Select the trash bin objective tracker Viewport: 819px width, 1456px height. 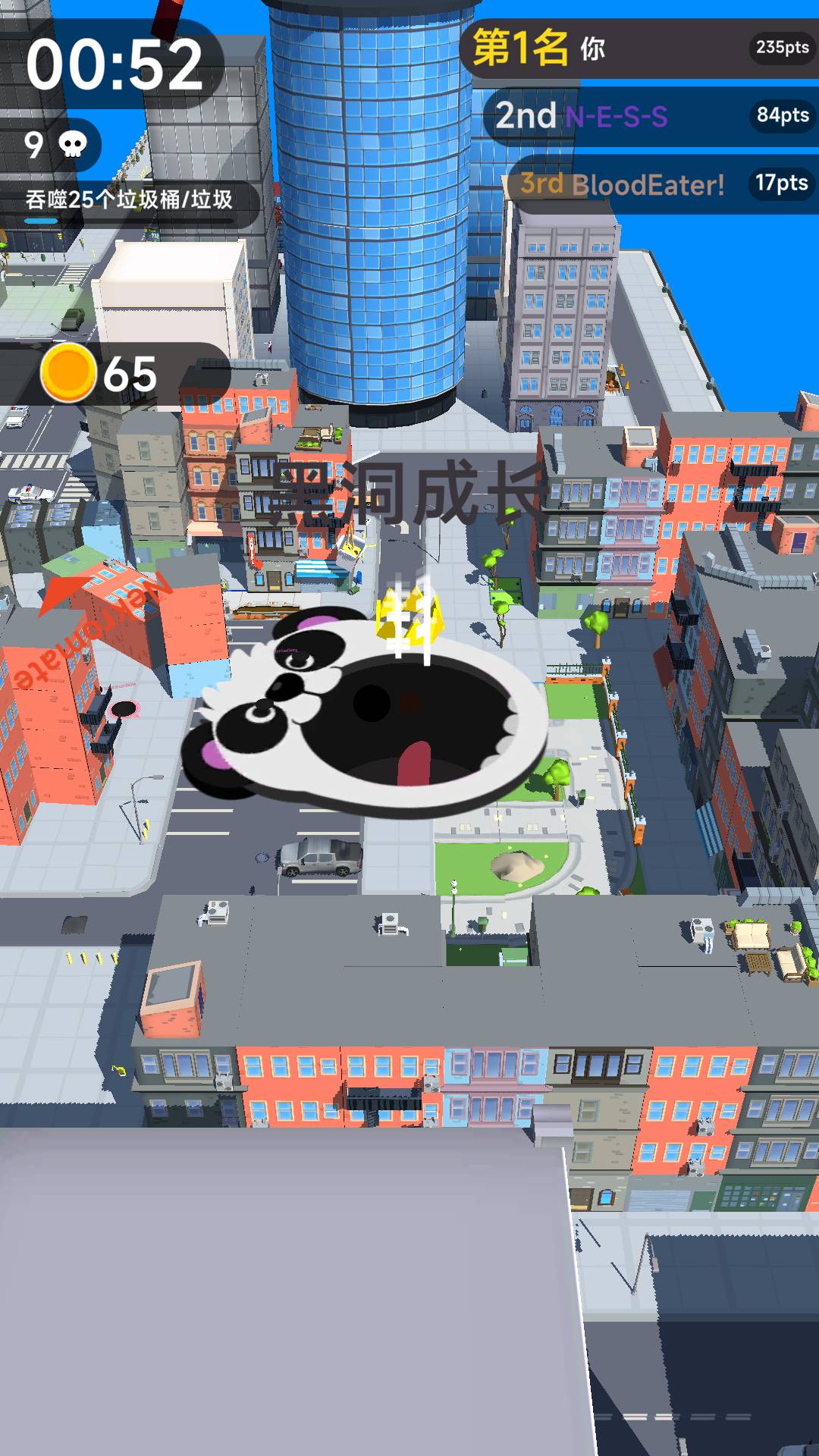click(129, 202)
